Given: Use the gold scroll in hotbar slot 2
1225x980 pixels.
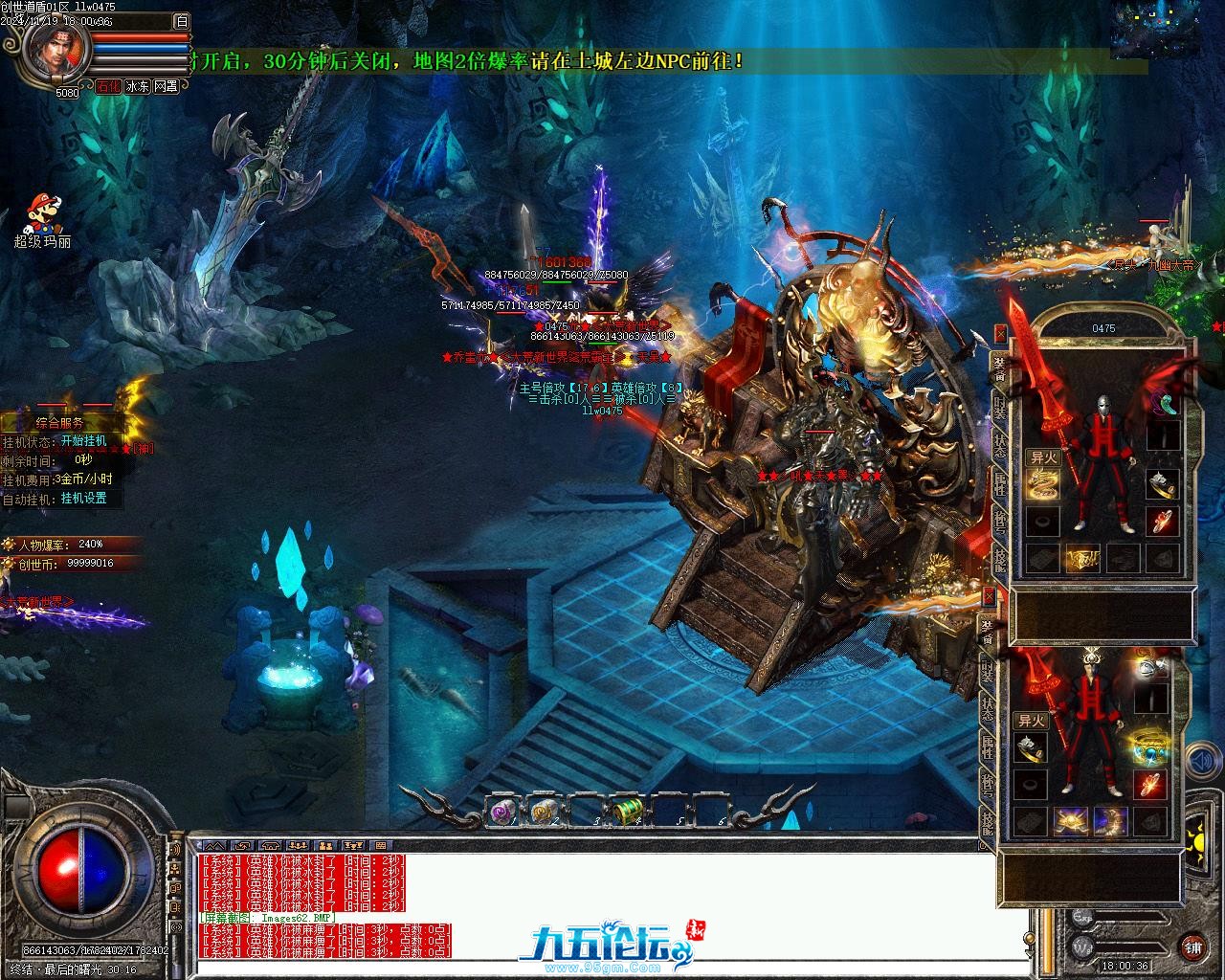Looking at the screenshot, I should (543, 812).
